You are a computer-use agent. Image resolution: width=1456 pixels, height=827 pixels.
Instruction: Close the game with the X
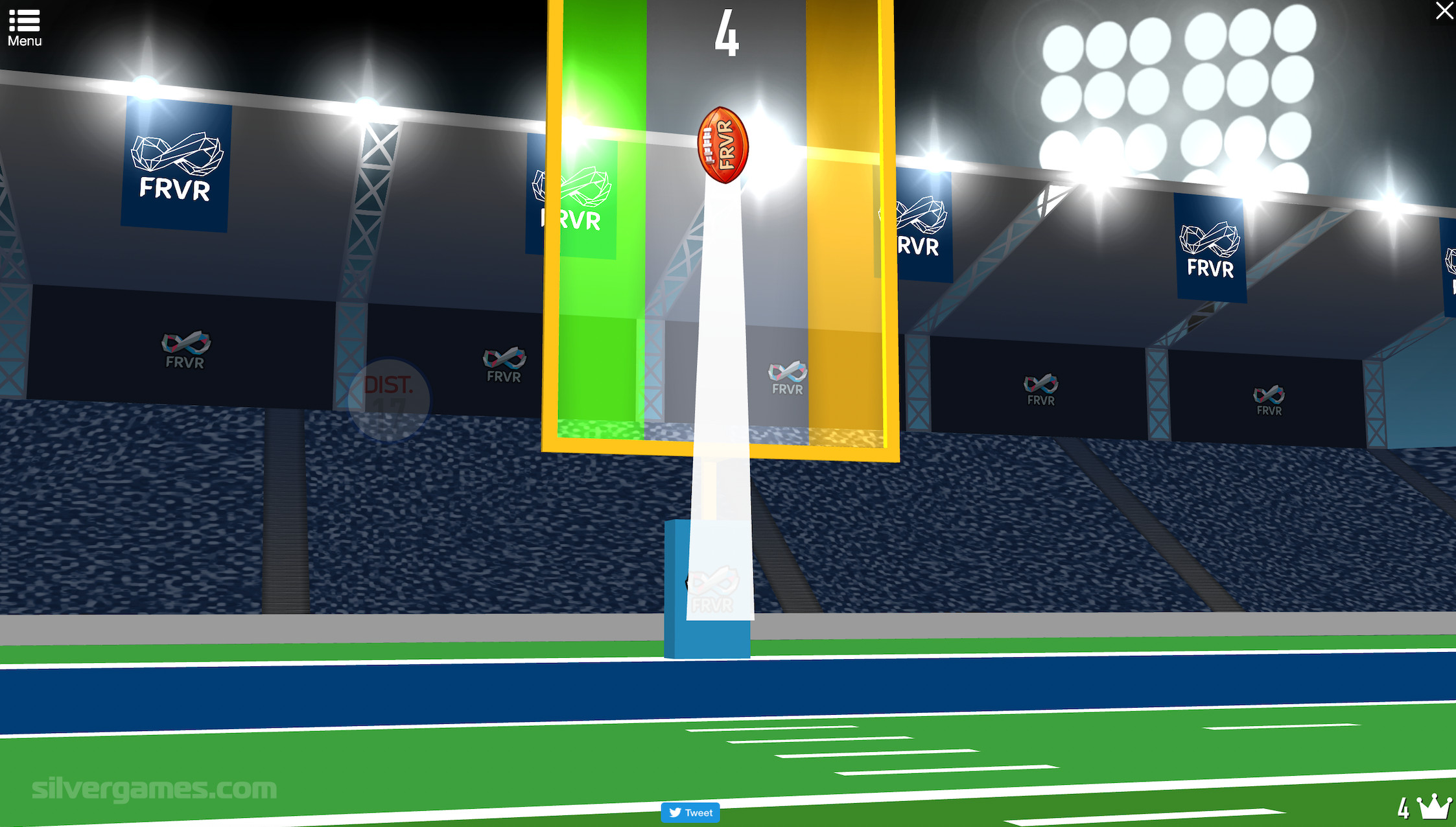coord(1444,11)
